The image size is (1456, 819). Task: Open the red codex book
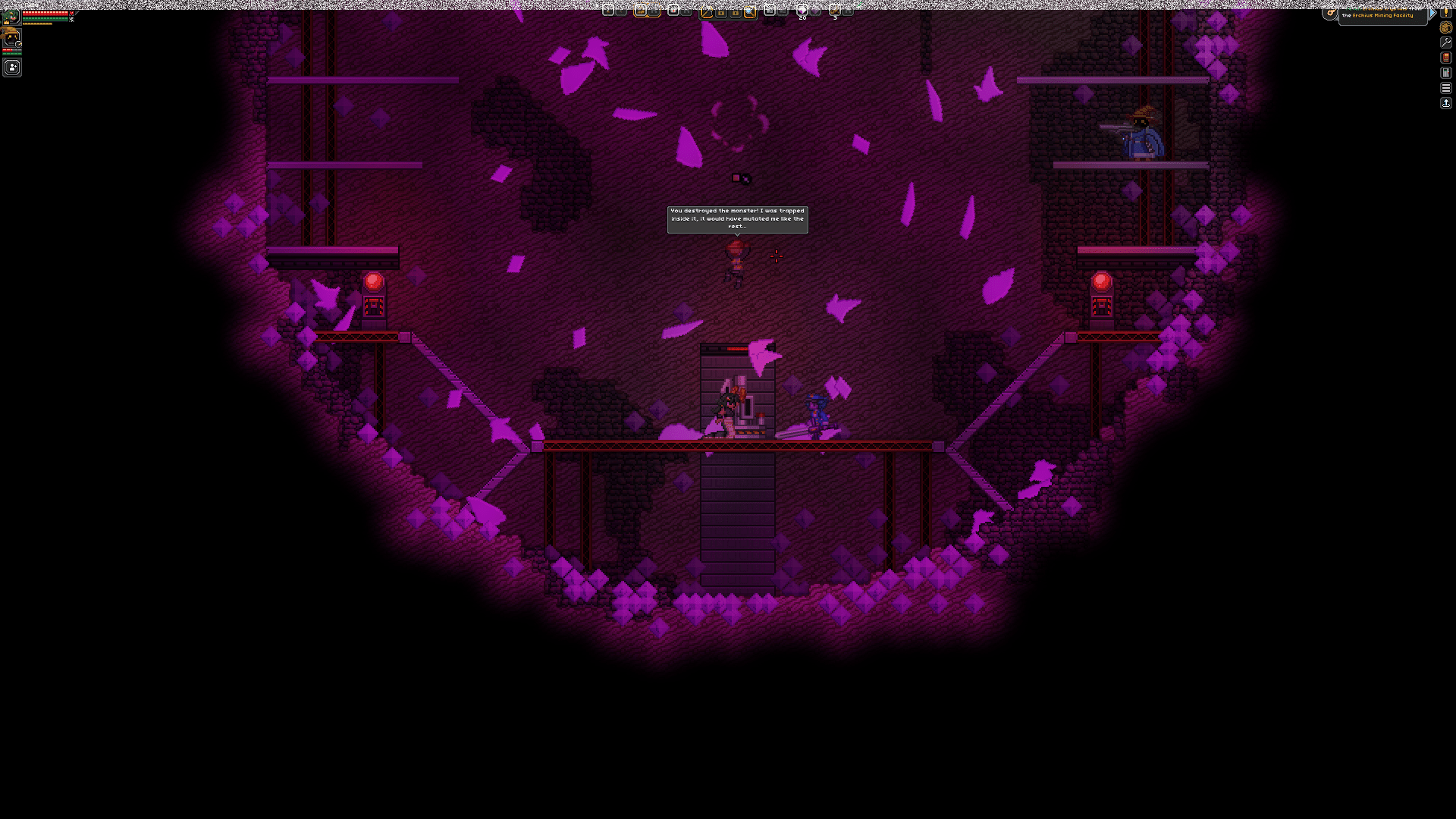click(x=1445, y=58)
